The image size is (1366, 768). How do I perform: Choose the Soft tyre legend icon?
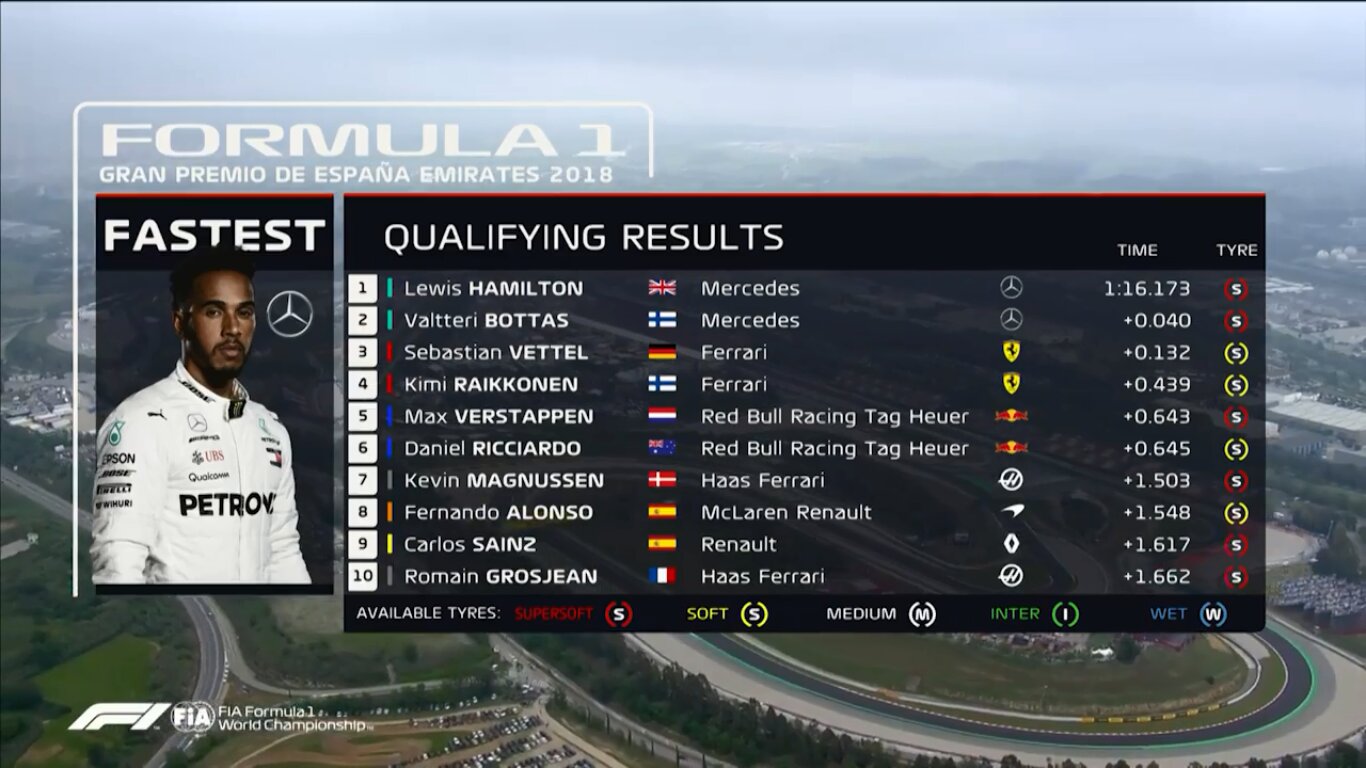tap(754, 614)
